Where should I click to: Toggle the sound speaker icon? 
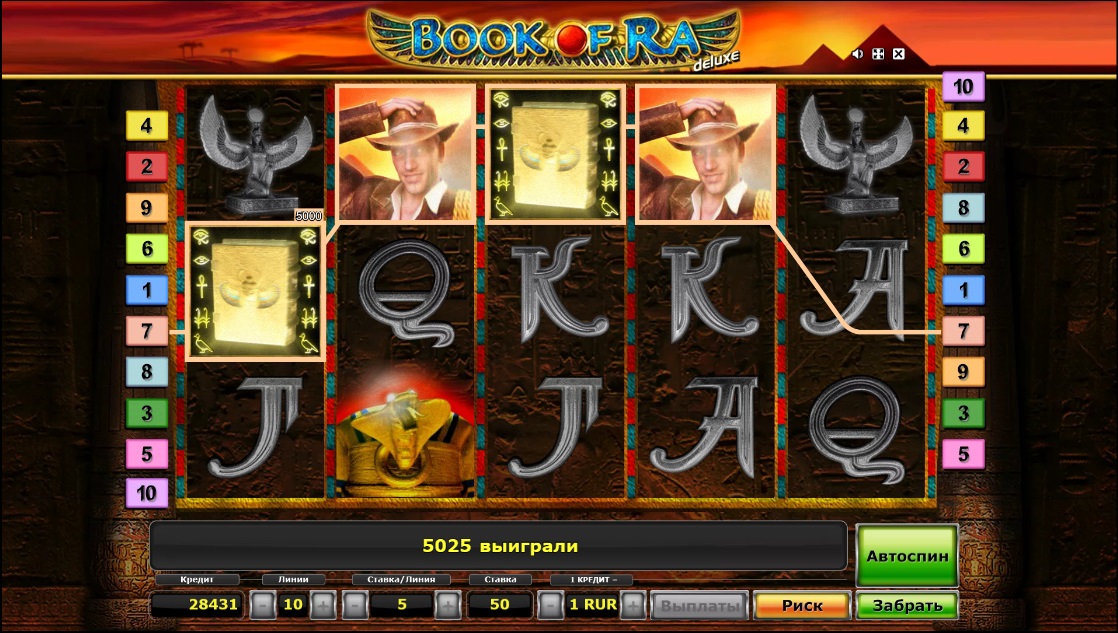coord(857,54)
